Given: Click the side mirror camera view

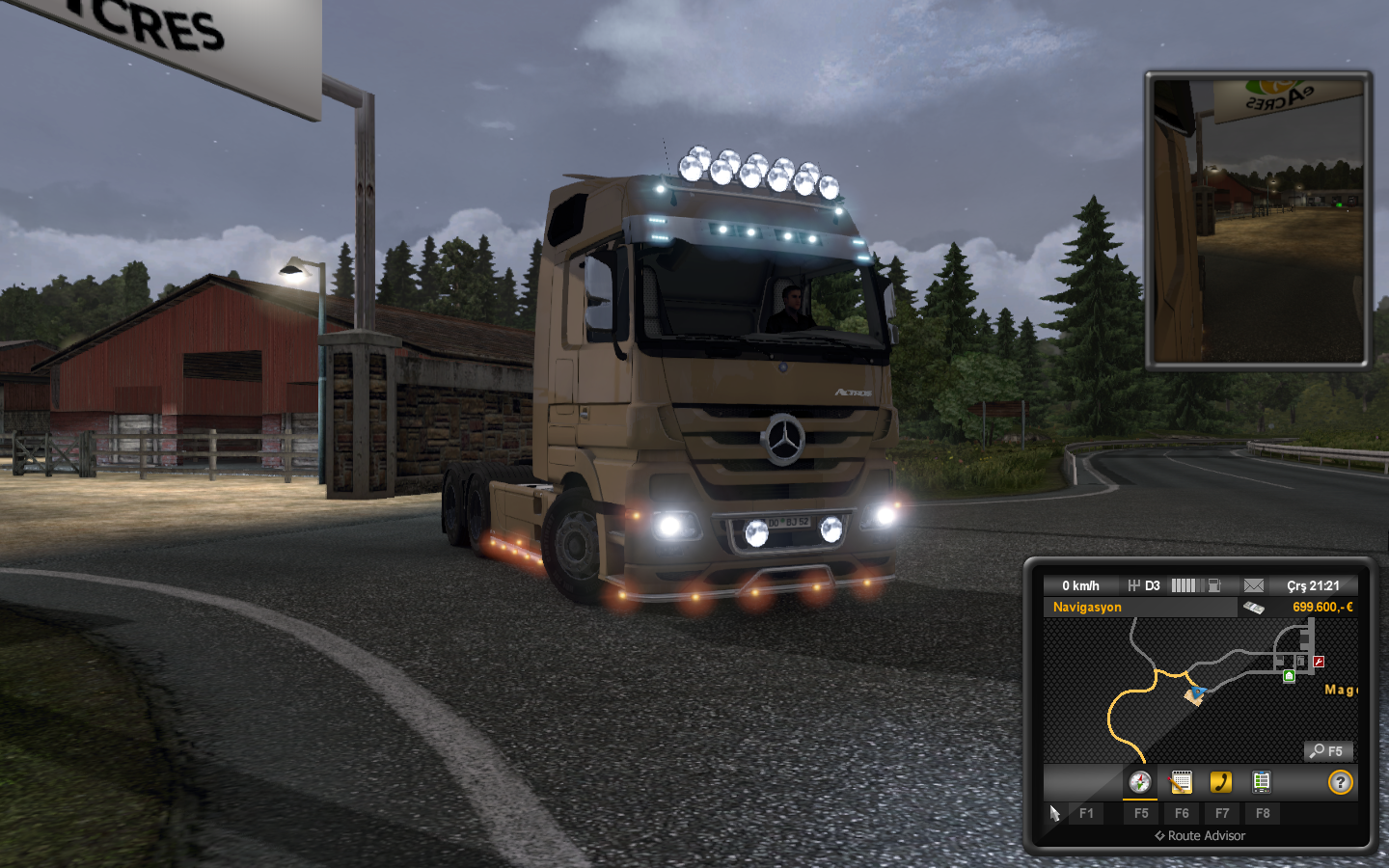Looking at the screenshot, I should (1258, 220).
